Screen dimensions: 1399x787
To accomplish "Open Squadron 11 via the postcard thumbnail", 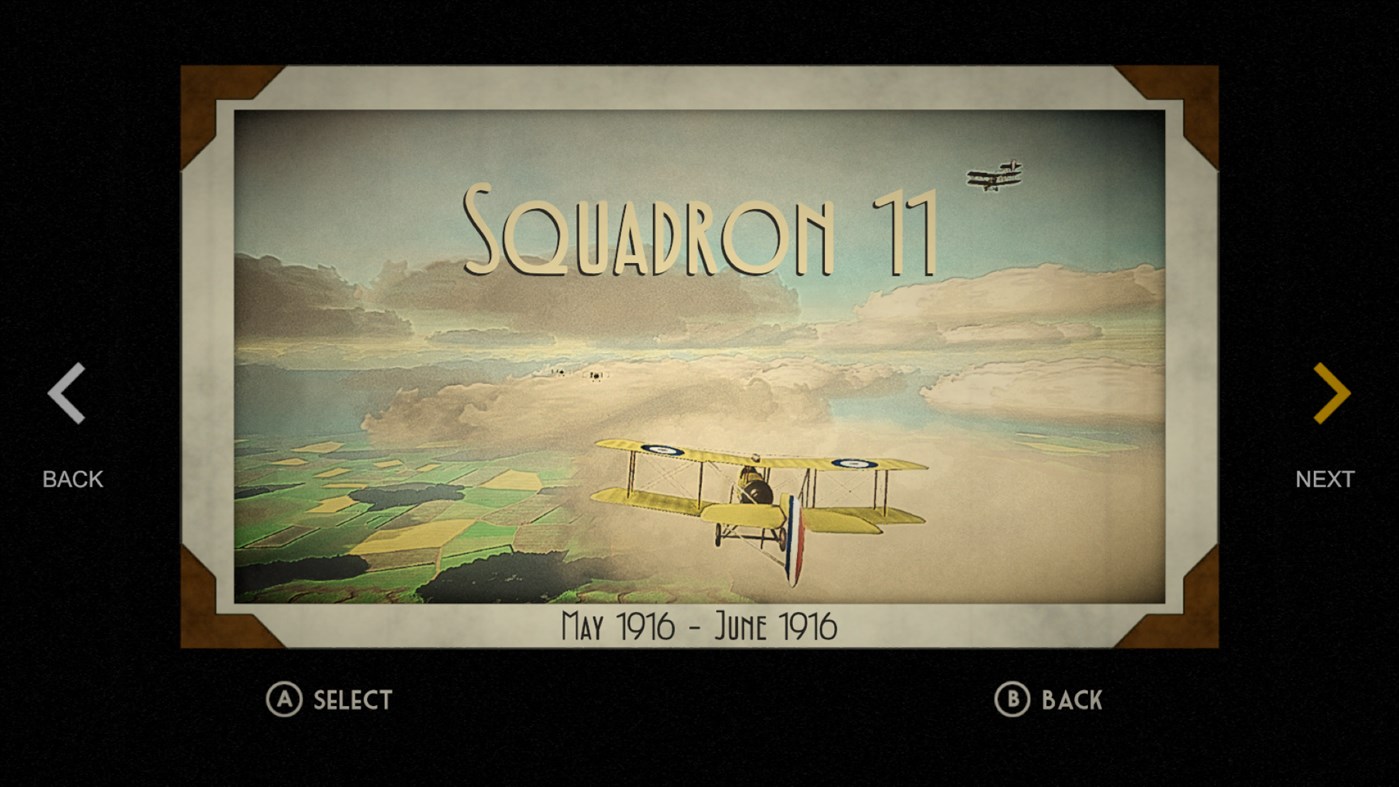I will coord(700,360).
